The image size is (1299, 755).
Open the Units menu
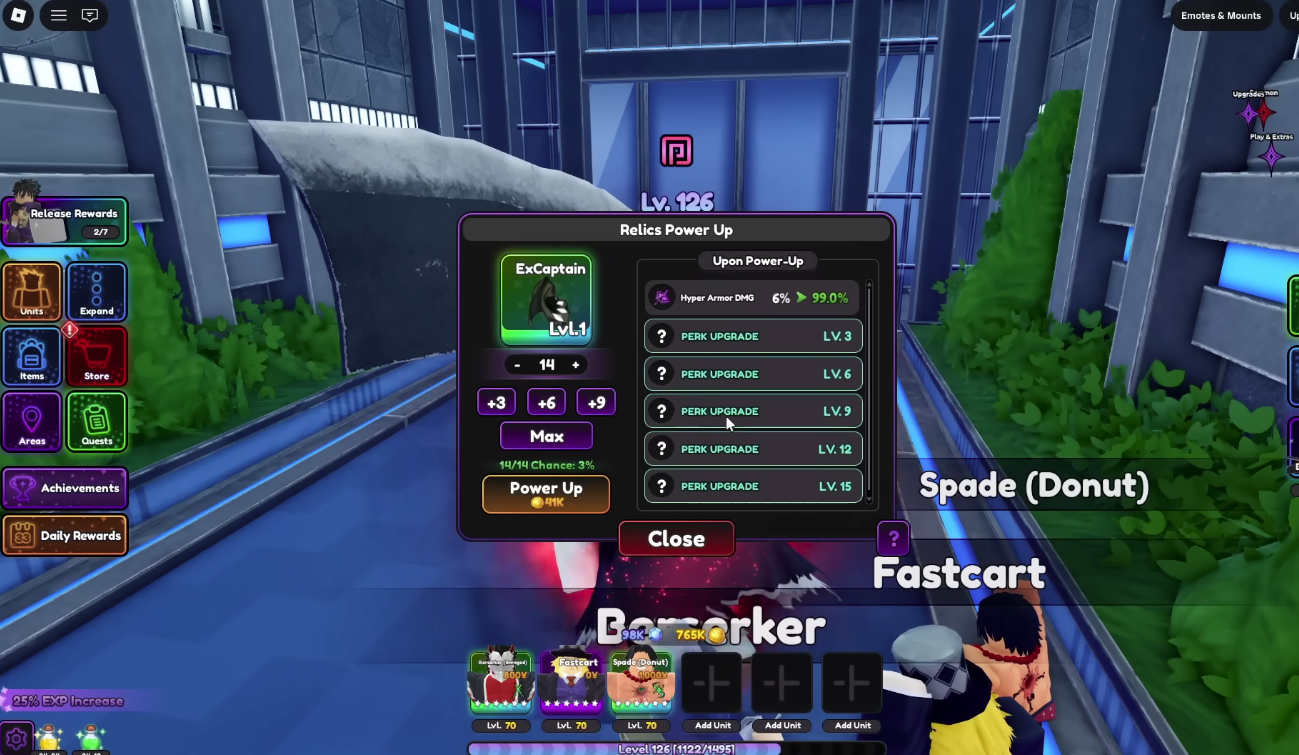pyautogui.click(x=32, y=292)
